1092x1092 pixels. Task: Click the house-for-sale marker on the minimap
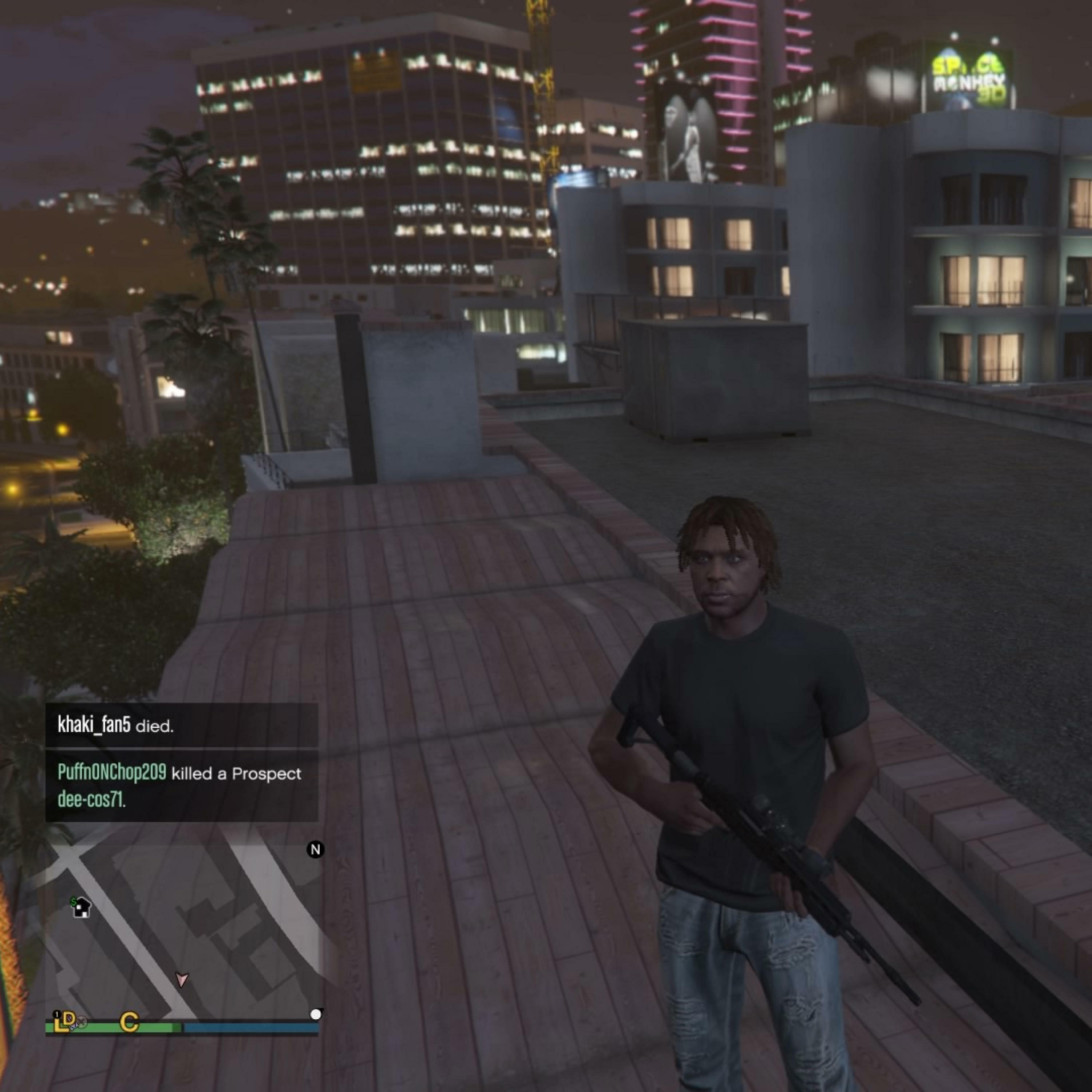[81, 907]
